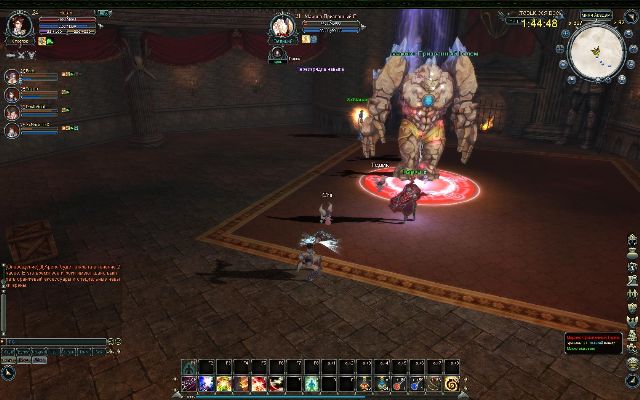Click the button above the minimap
Viewport: 640px width, 400px height.
pyautogui.click(x=595, y=14)
